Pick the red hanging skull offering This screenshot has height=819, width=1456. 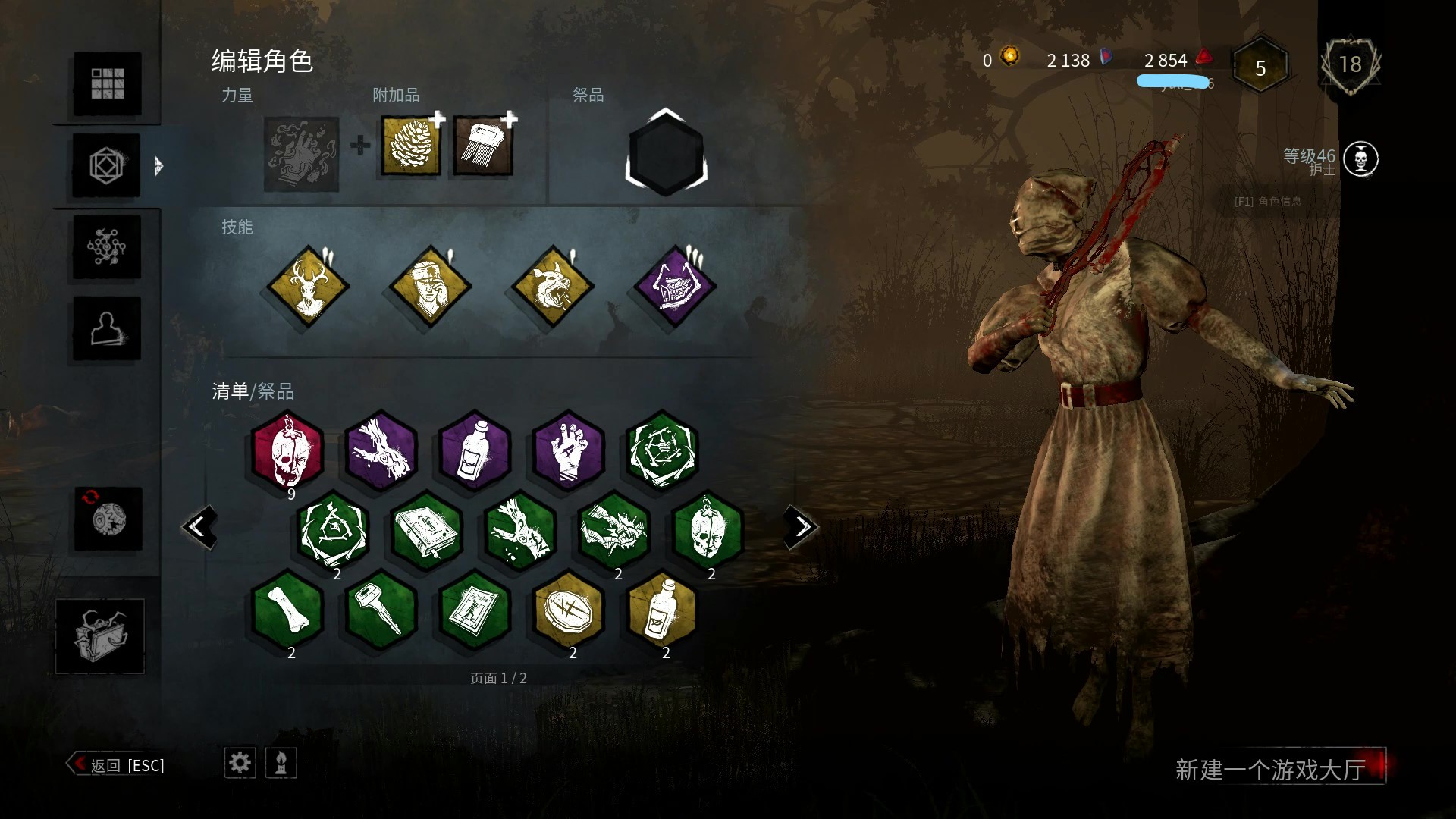287,450
